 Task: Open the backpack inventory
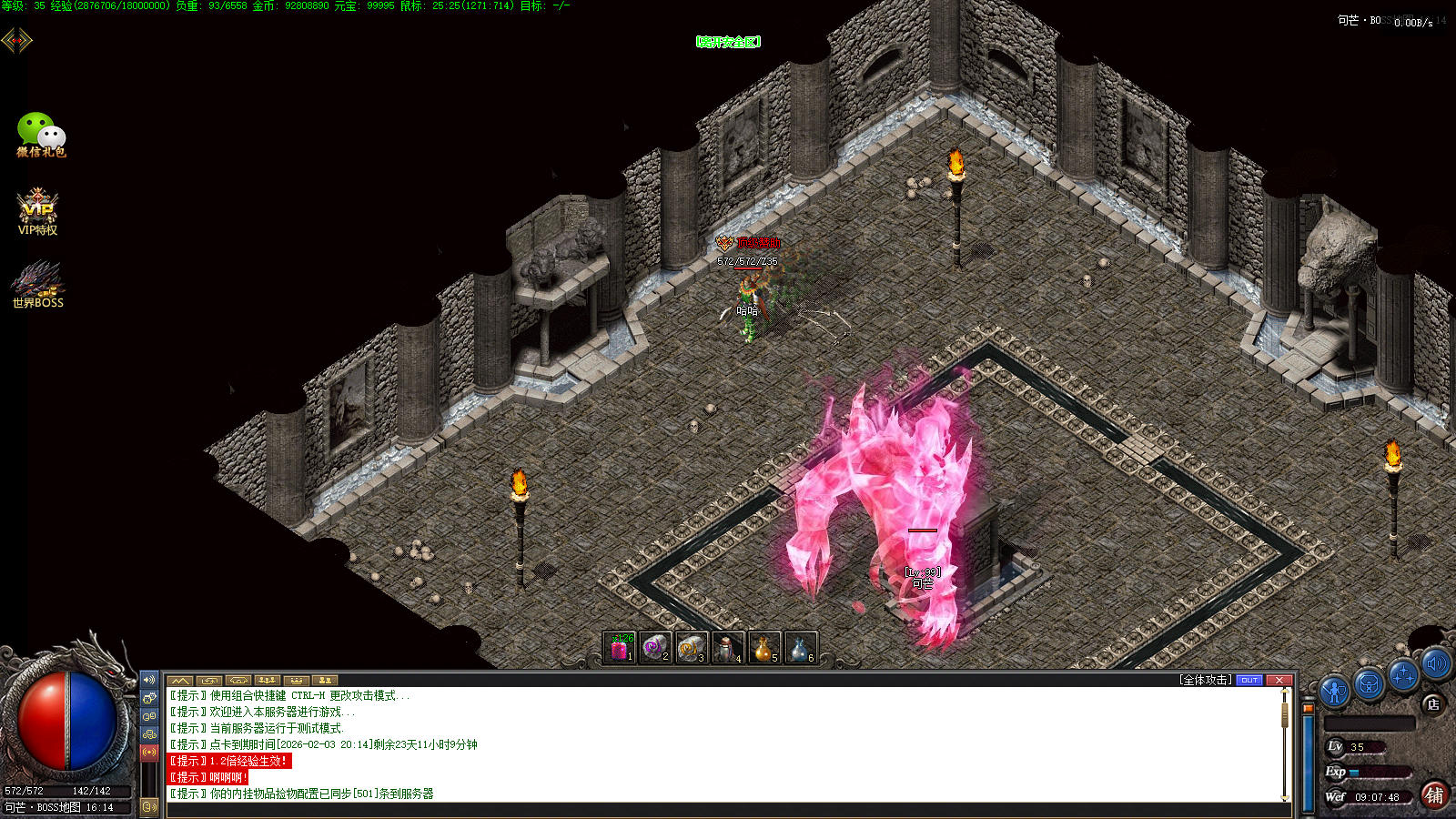pos(1369,684)
